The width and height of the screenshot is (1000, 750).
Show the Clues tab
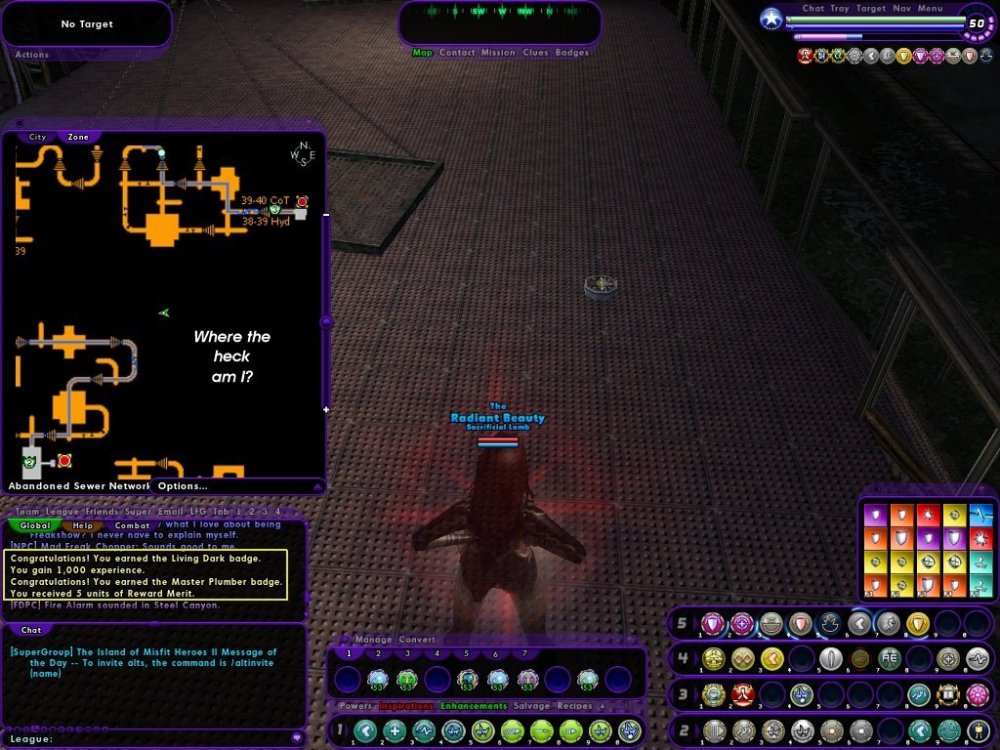click(535, 52)
